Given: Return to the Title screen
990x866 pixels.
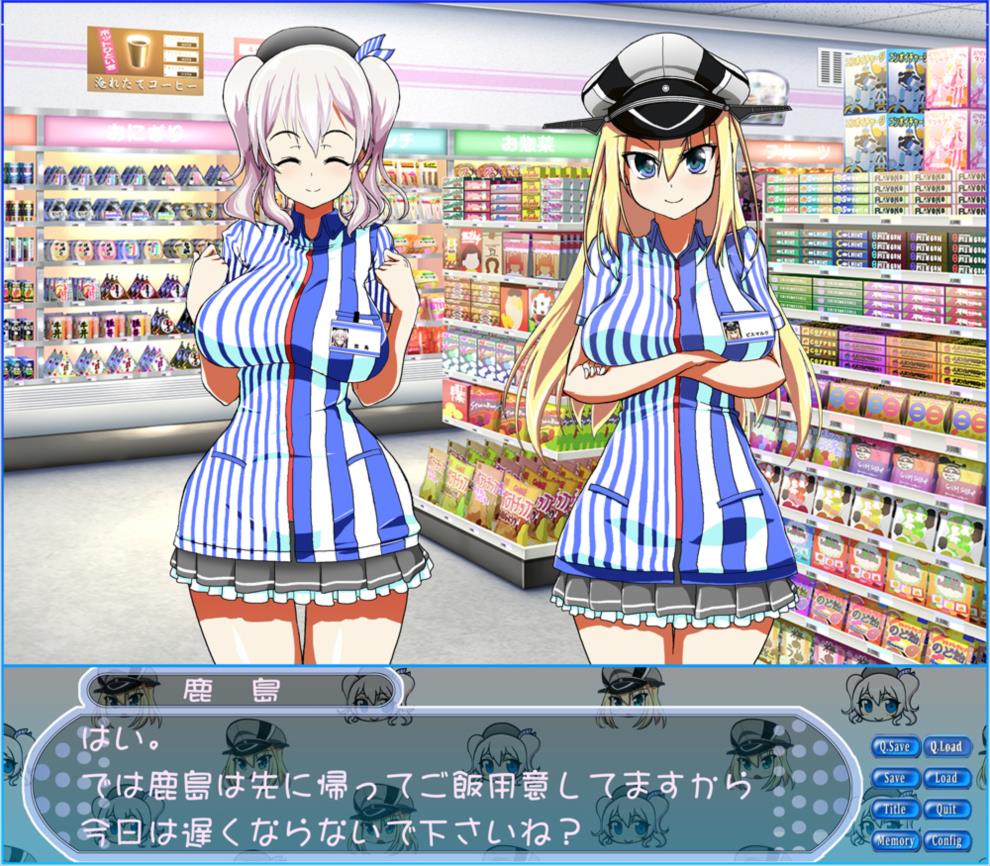Looking at the screenshot, I should click(x=895, y=809).
